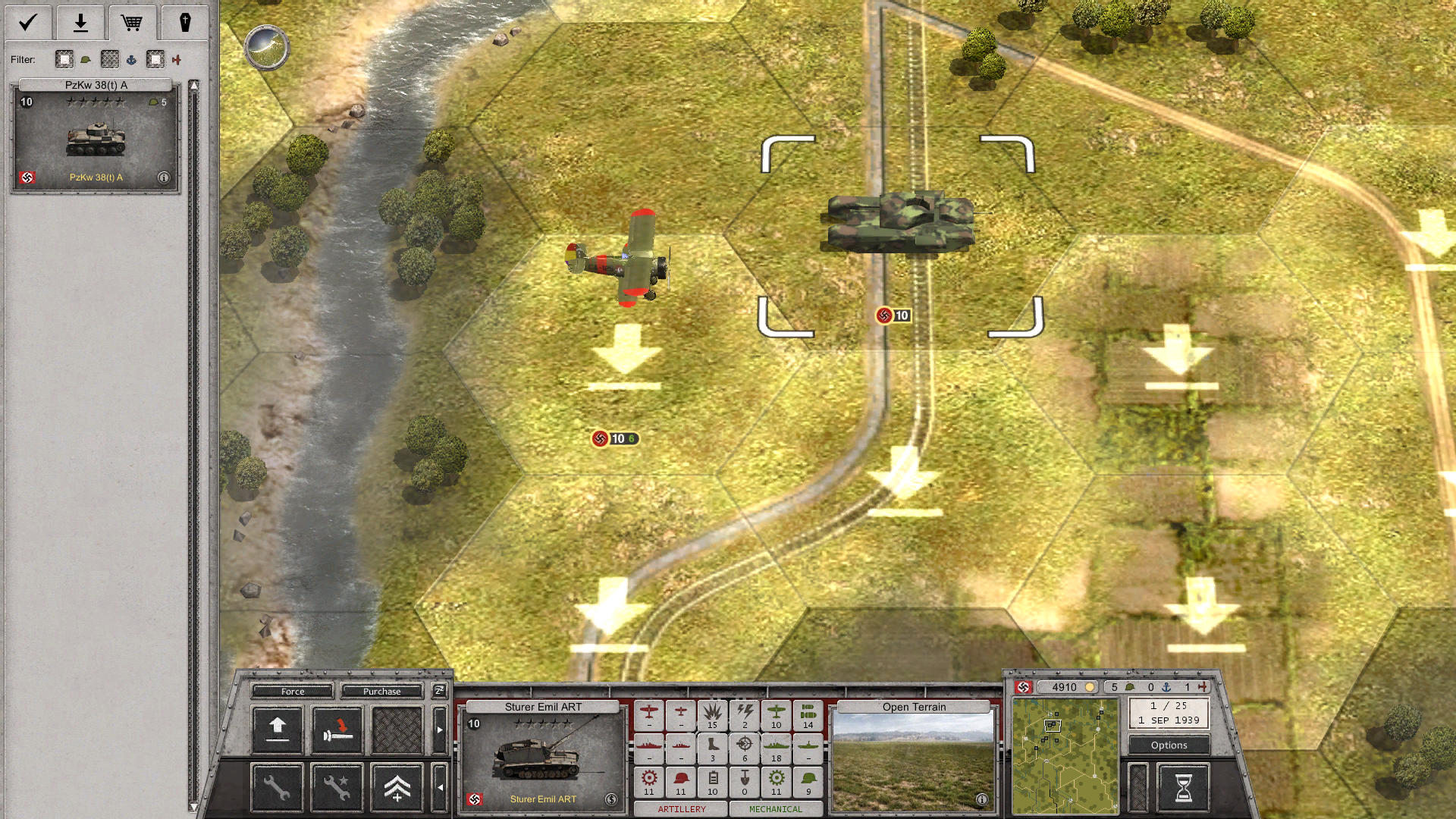Click the Force button

pyautogui.click(x=293, y=691)
